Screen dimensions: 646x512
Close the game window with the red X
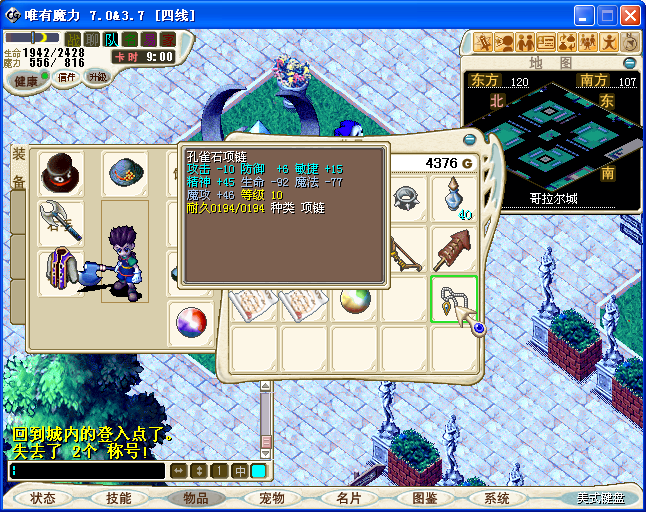pos(630,16)
